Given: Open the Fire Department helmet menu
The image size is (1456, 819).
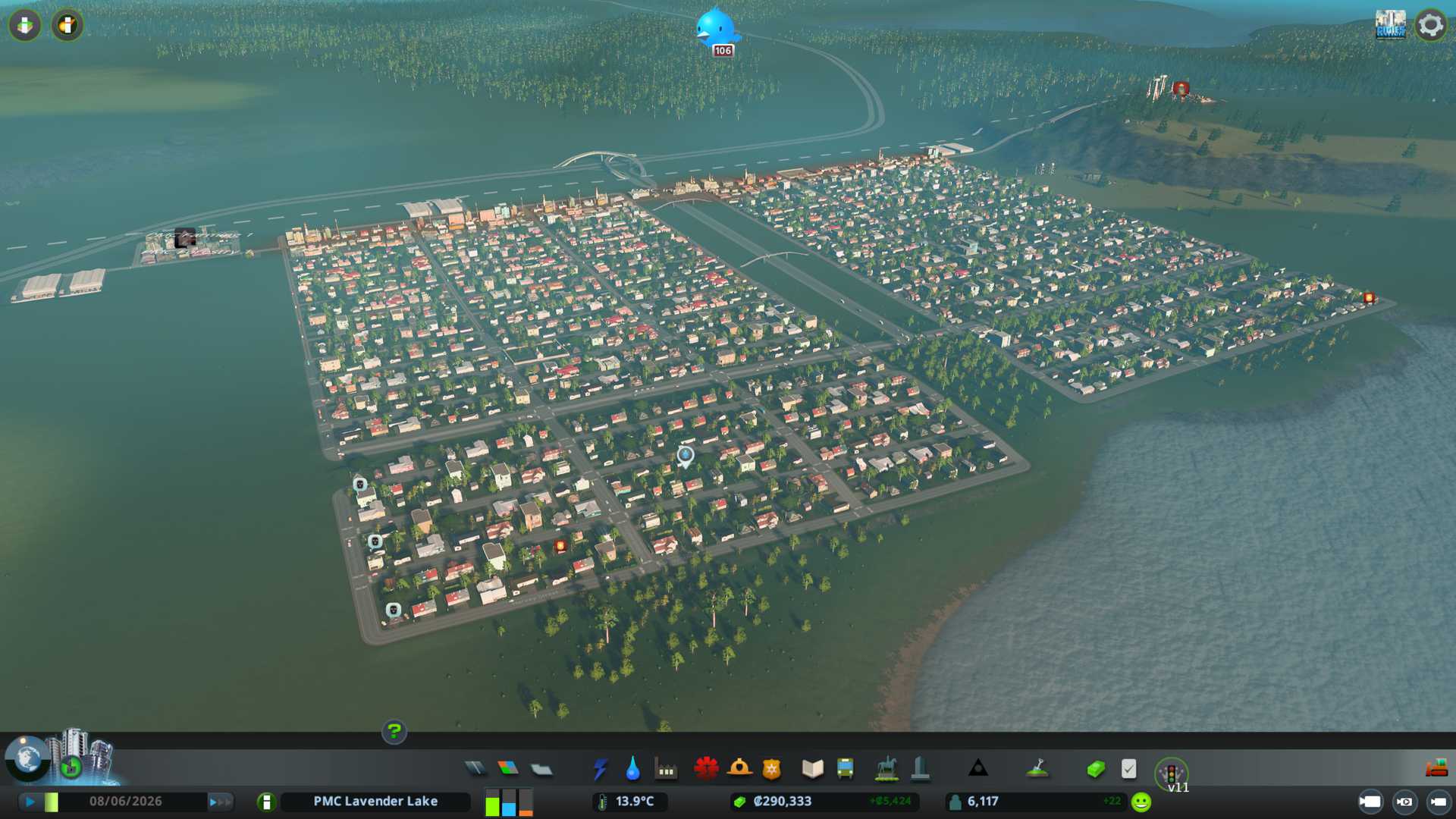Looking at the screenshot, I should (x=739, y=769).
